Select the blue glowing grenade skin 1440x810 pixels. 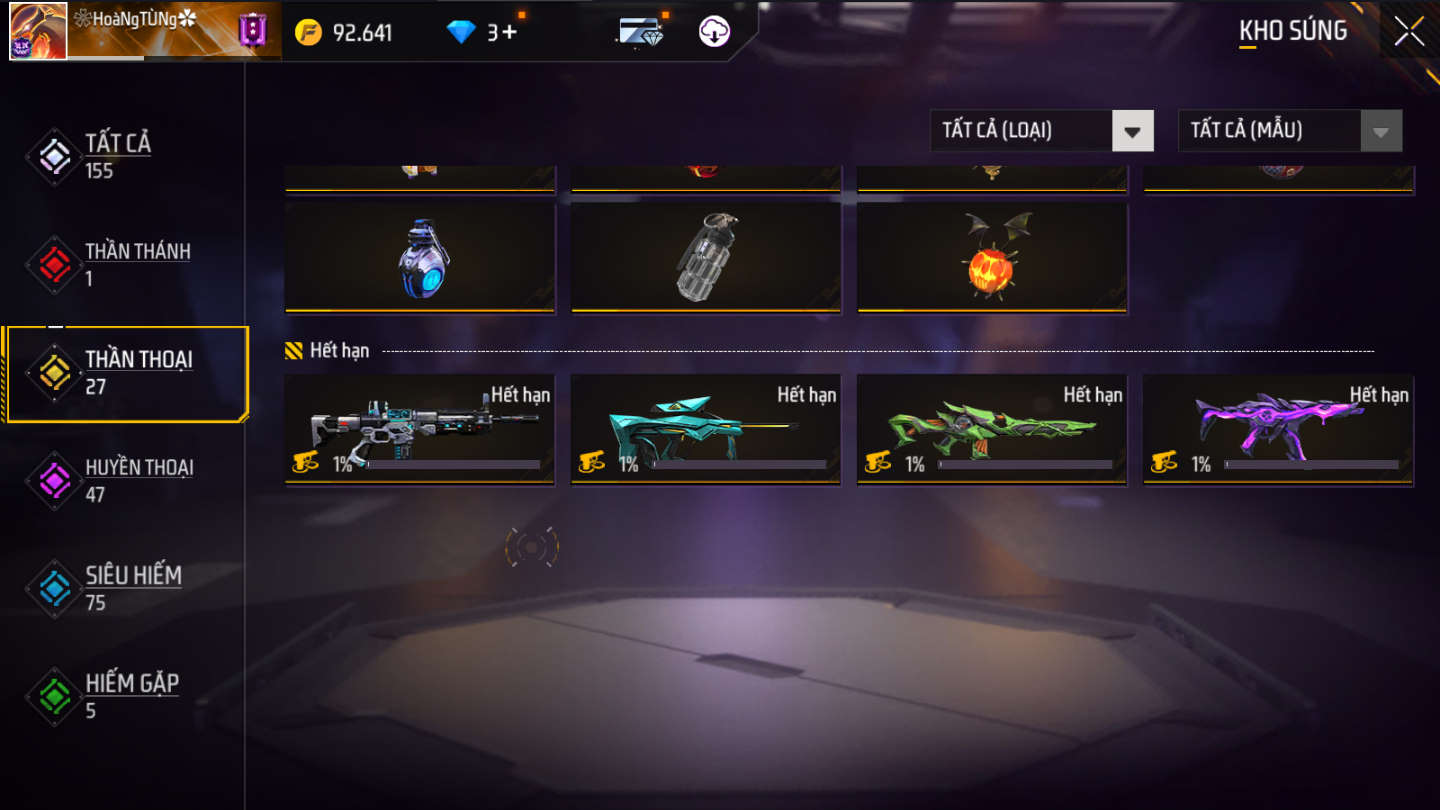420,258
